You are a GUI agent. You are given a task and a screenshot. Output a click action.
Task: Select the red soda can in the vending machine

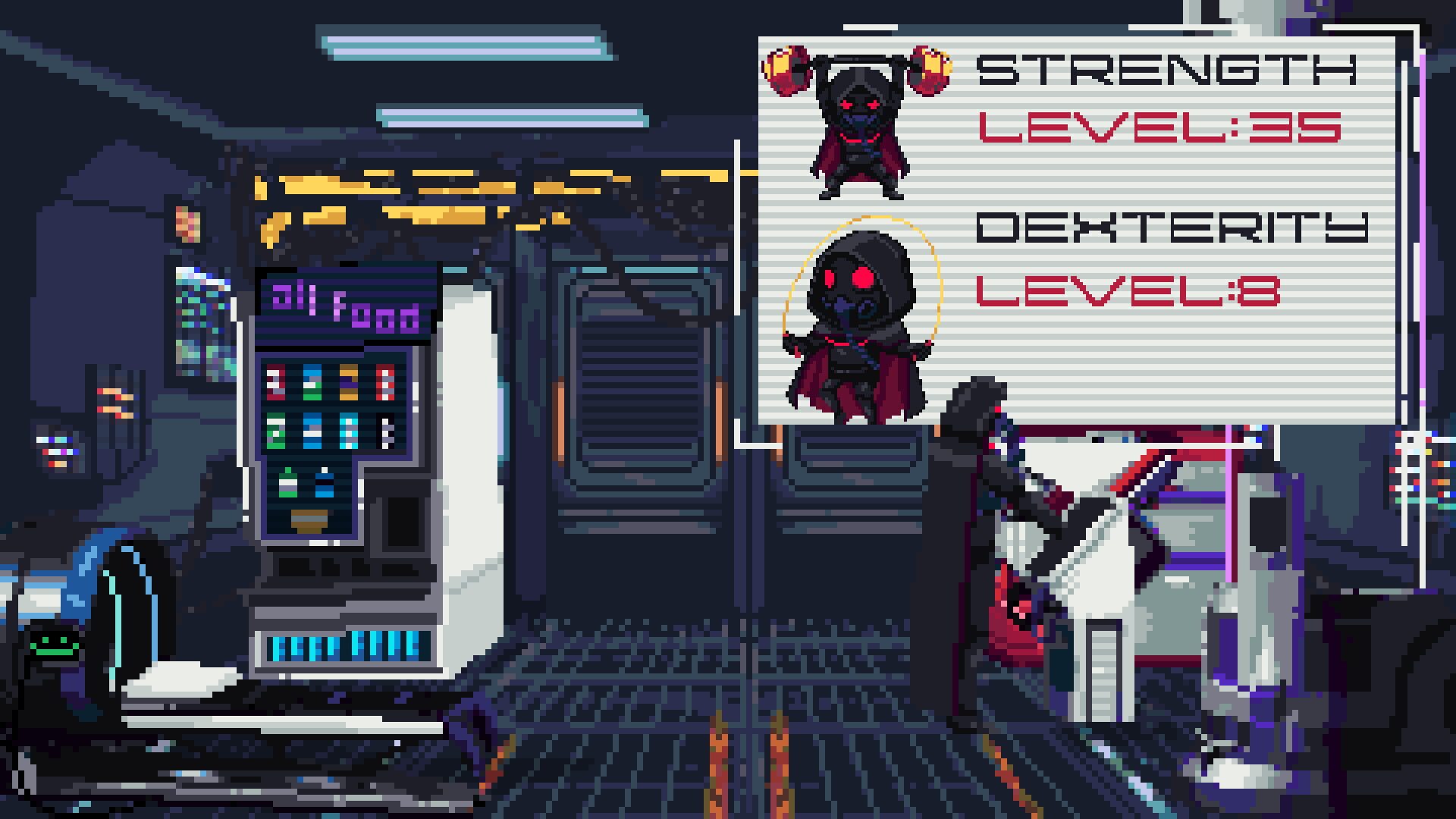(x=276, y=381)
